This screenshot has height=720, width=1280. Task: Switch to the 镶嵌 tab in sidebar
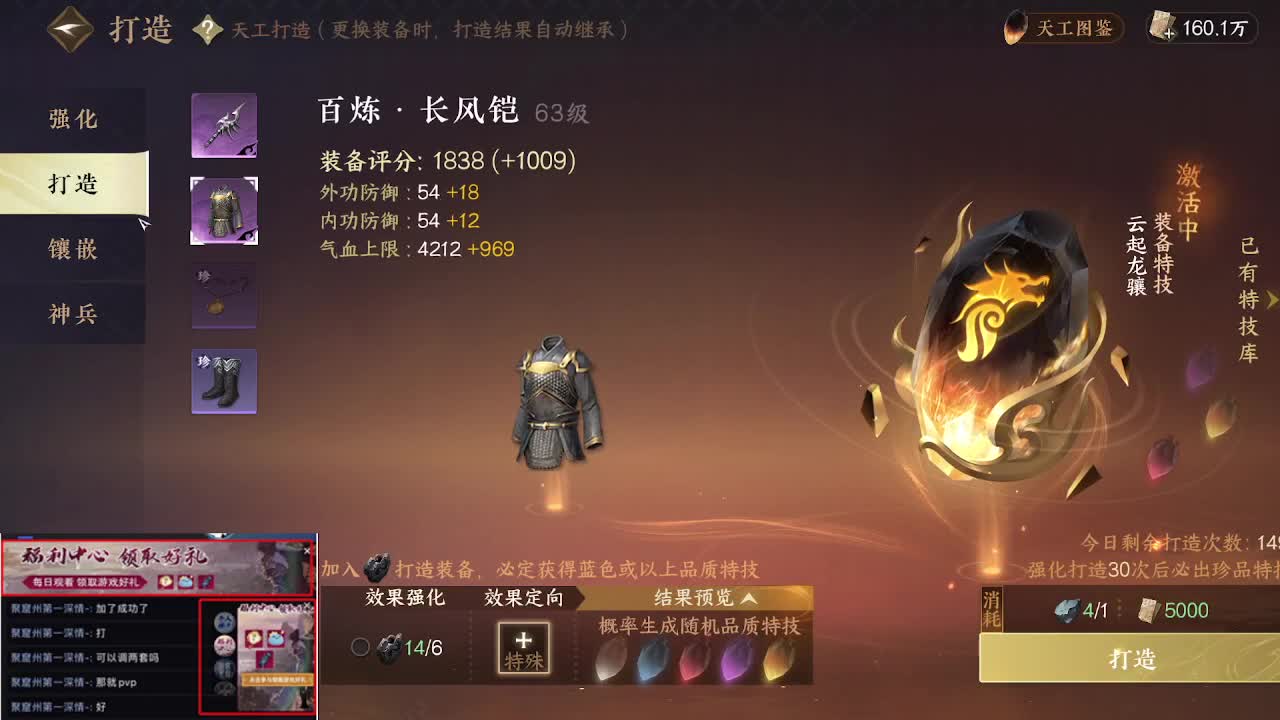(x=73, y=249)
